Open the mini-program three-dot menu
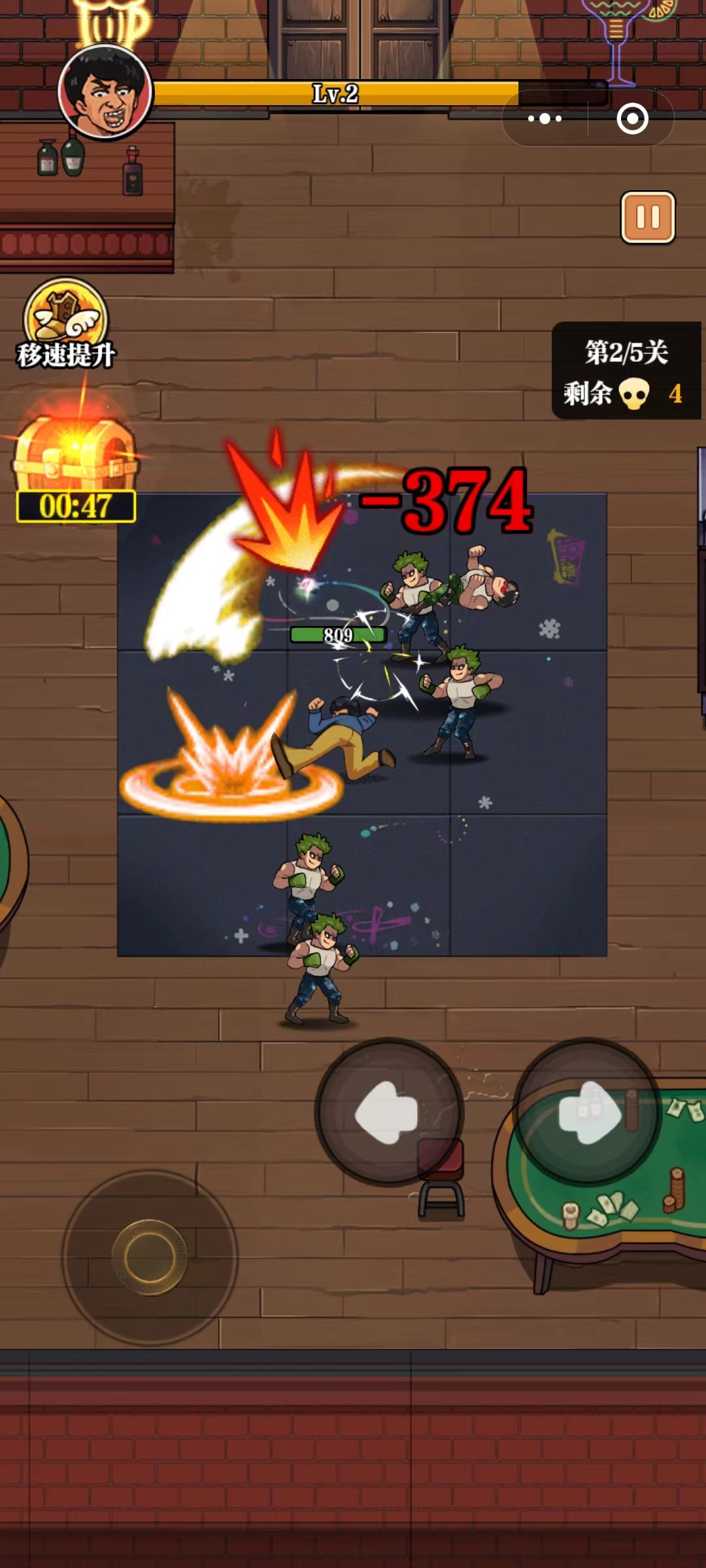The width and height of the screenshot is (706, 1568). pos(545,119)
